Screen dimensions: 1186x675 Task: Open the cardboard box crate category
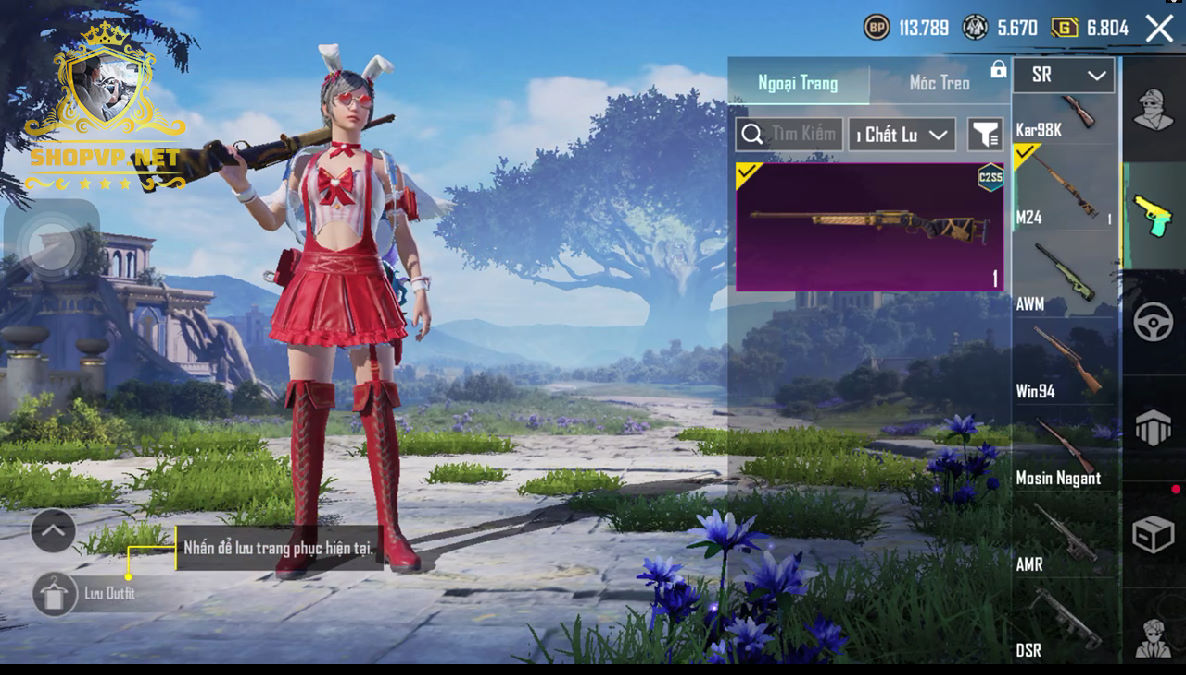pos(1152,535)
